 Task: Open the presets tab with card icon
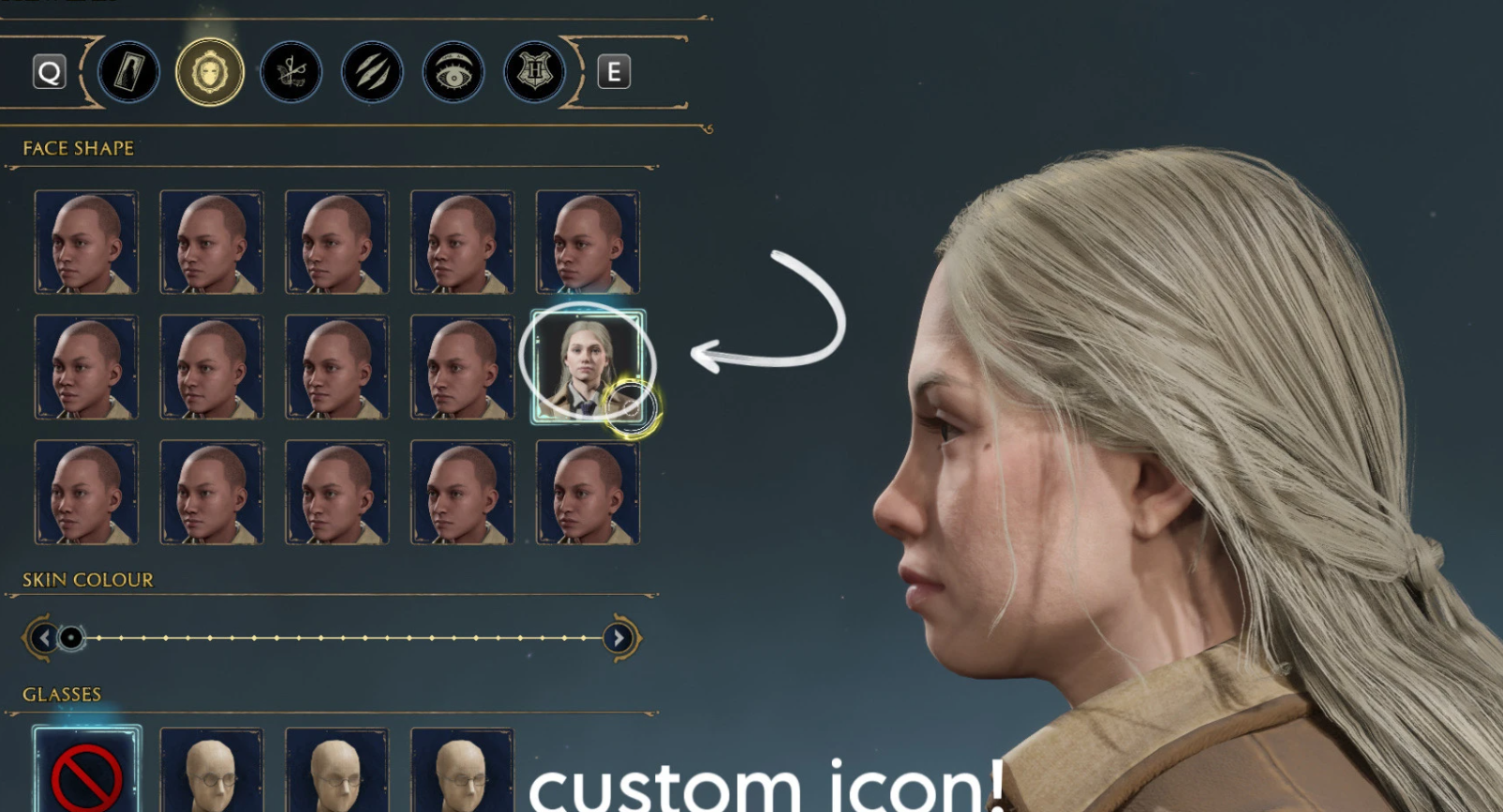129,72
